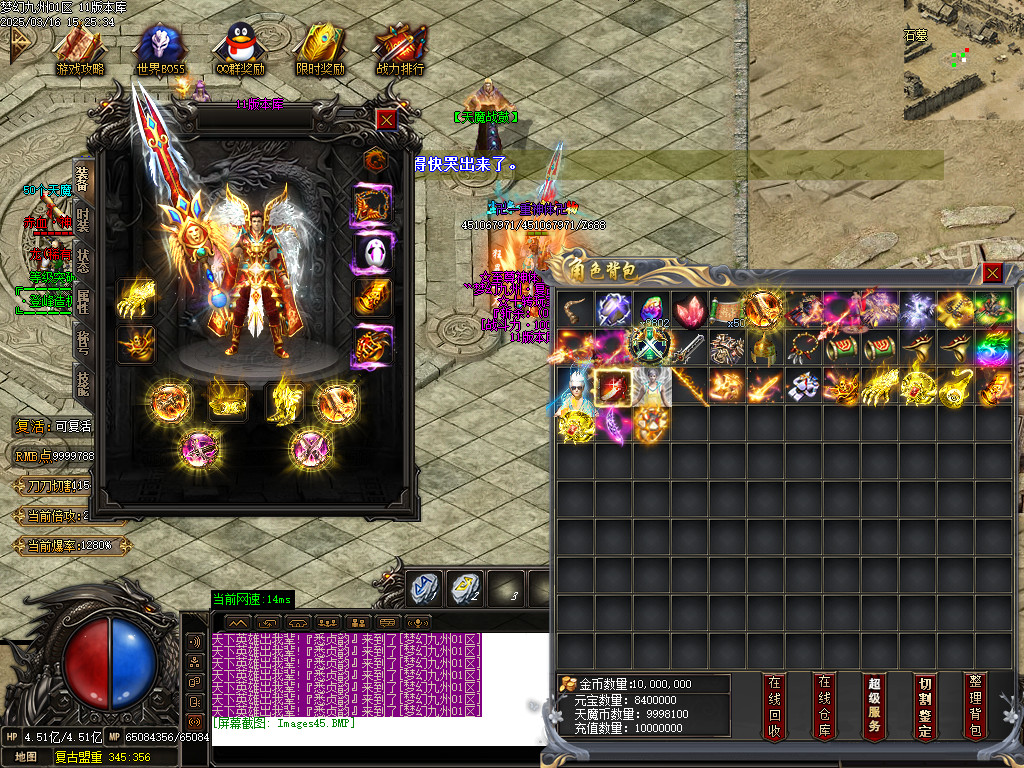Open the 超级服务 super services
The image size is (1024, 768).
click(874, 706)
